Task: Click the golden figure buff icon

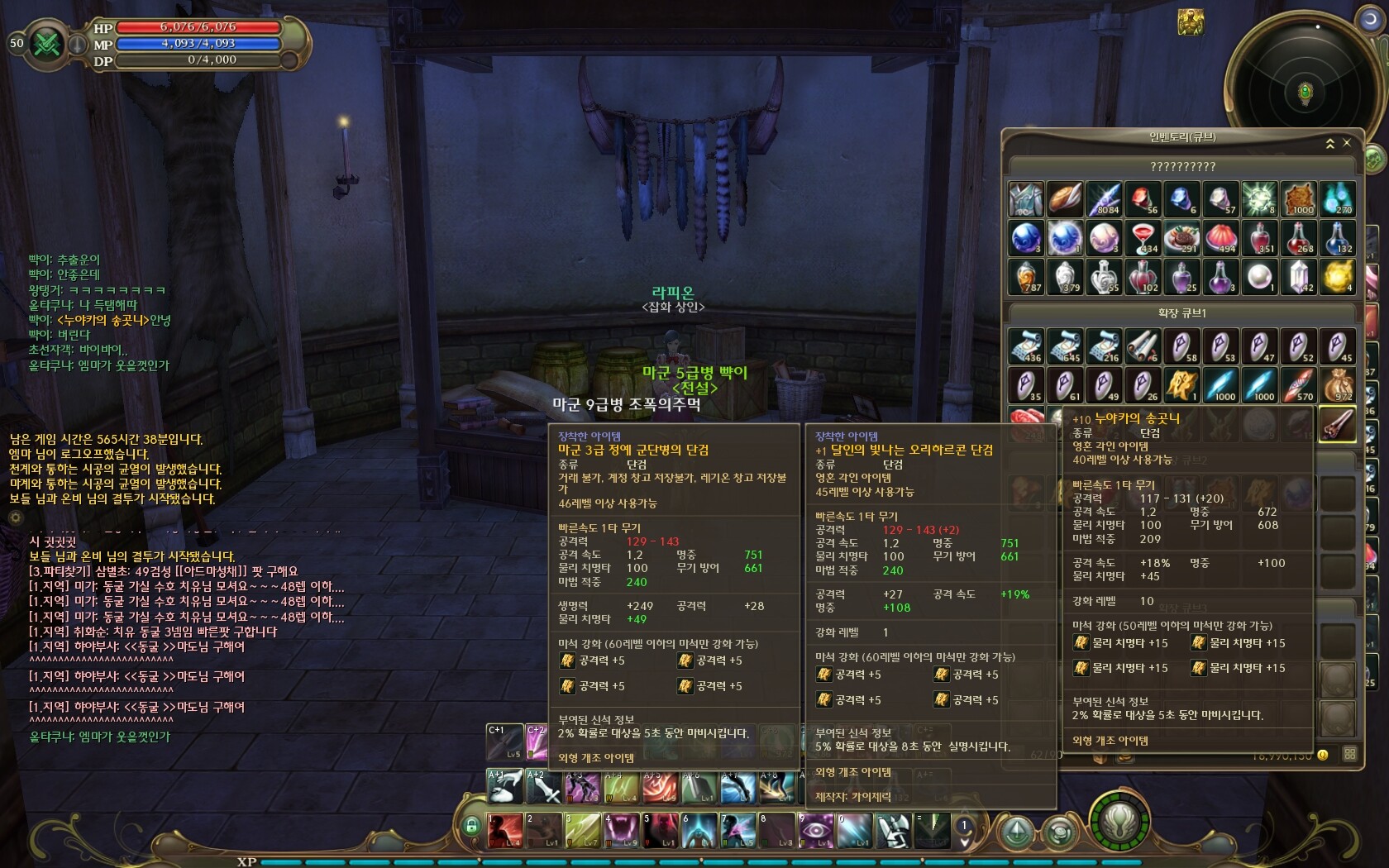Action: (1191, 22)
